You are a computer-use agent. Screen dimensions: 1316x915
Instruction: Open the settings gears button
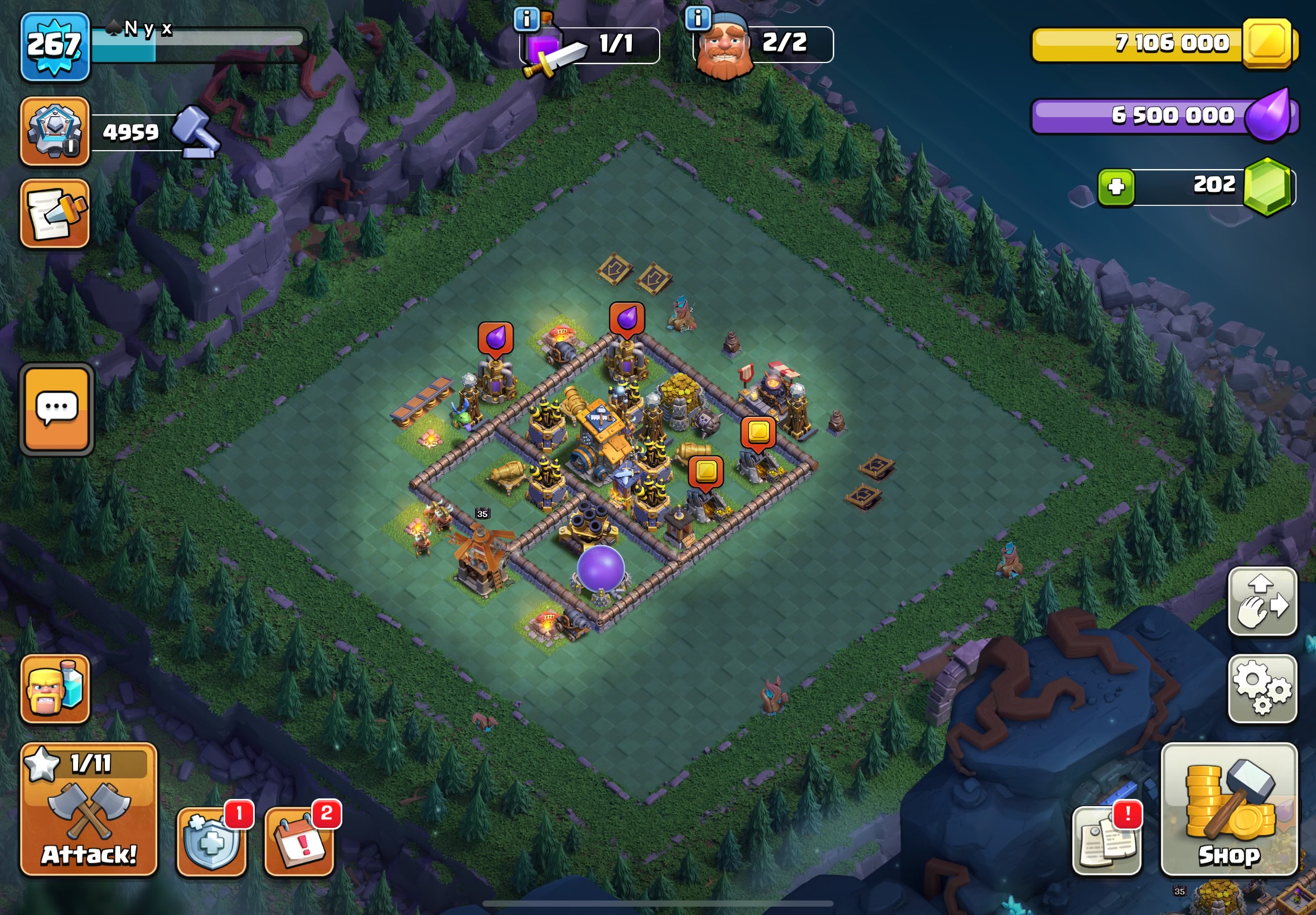[1262, 688]
